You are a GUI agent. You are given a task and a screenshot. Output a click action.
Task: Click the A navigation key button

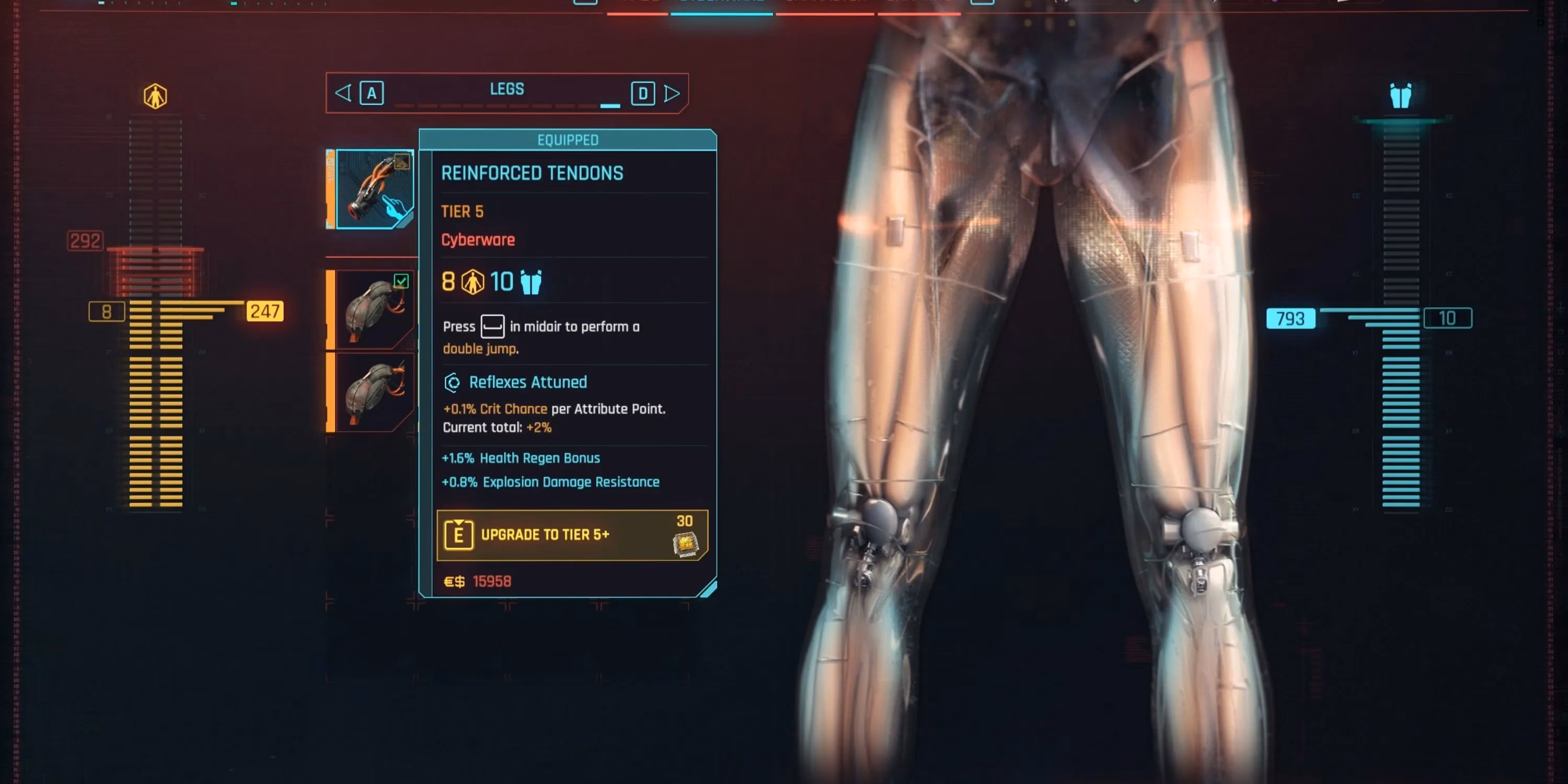[371, 93]
